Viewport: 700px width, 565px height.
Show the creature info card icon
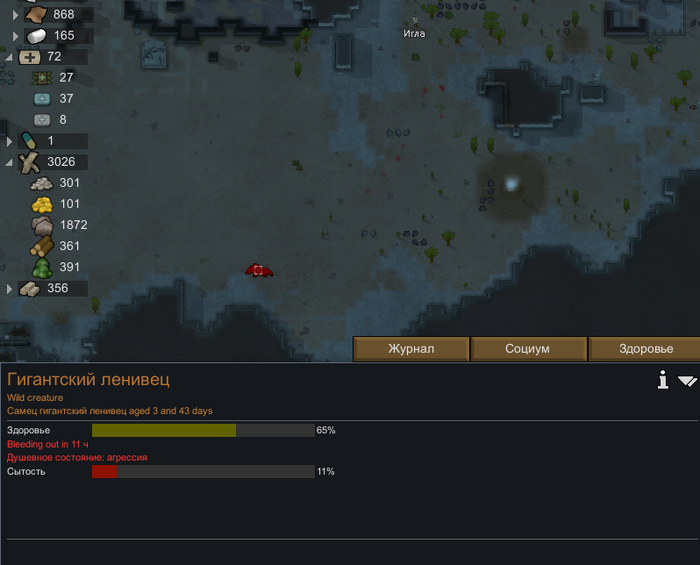click(662, 380)
